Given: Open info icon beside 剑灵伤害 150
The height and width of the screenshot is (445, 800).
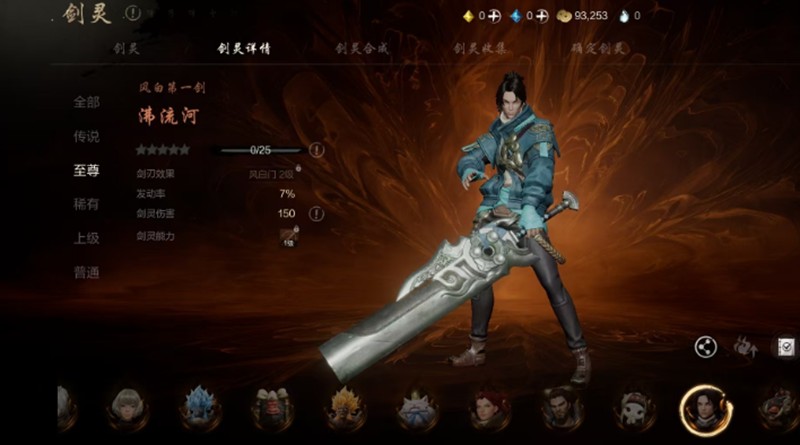Looking at the screenshot, I should 316,213.
